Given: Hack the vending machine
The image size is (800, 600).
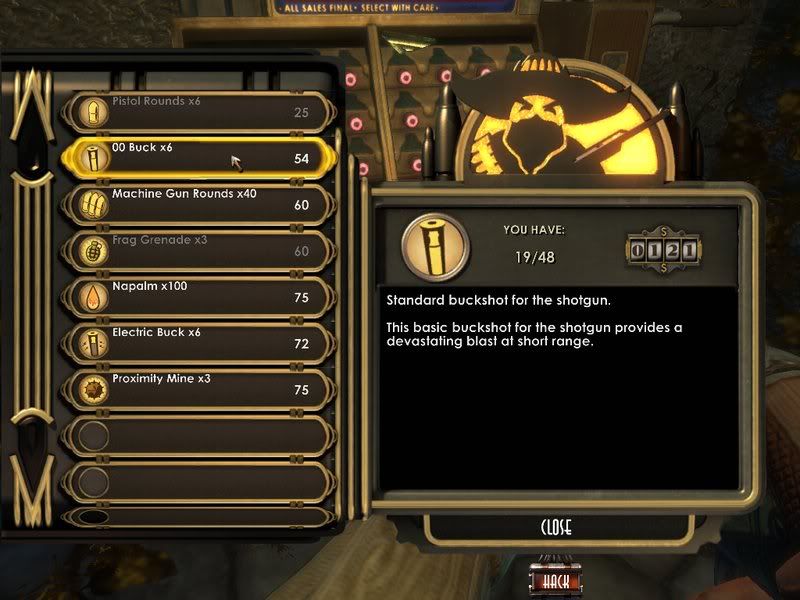Looking at the screenshot, I should pyautogui.click(x=555, y=581).
